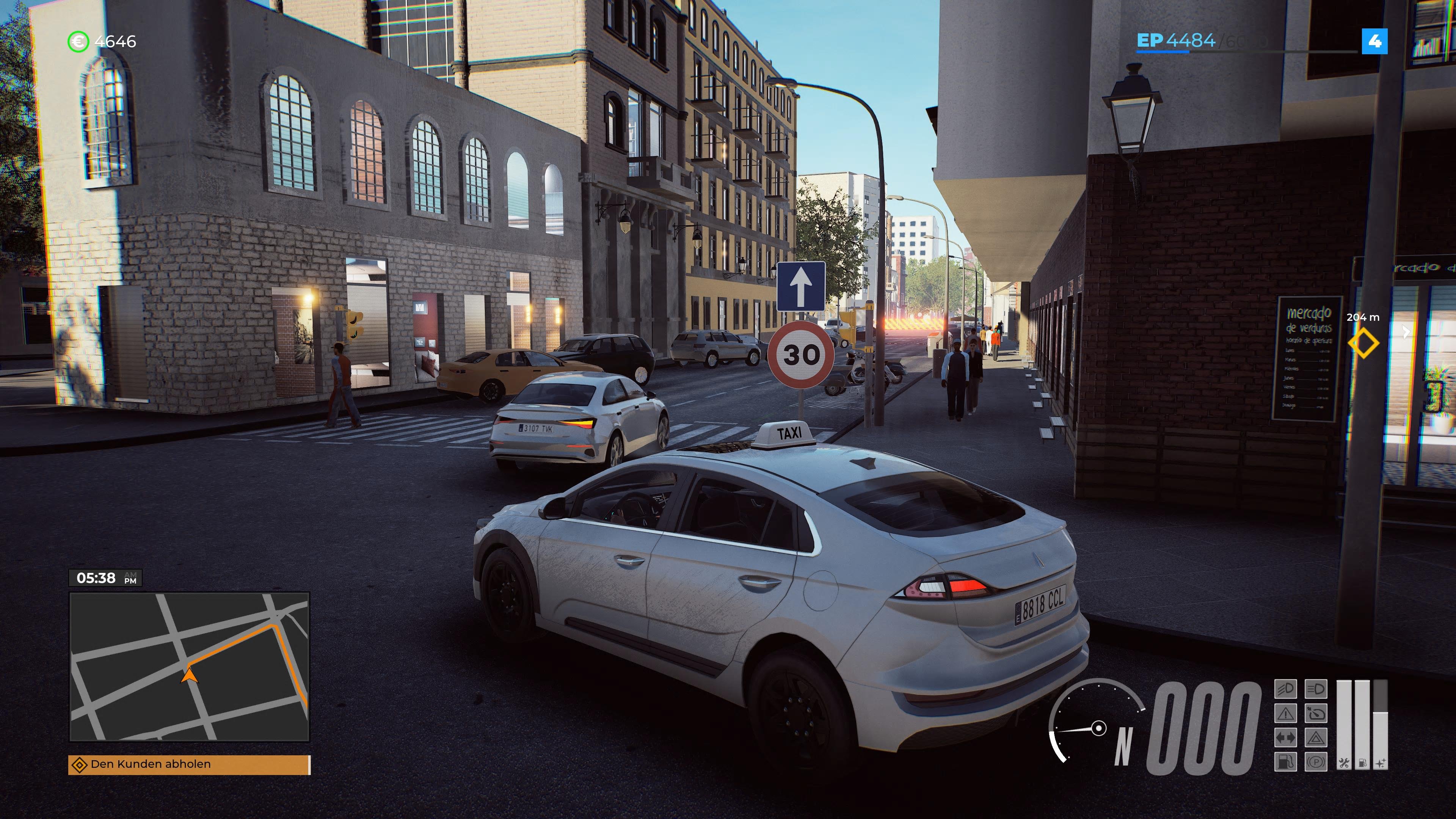Click the wrench repair status icon

pos(1344,763)
